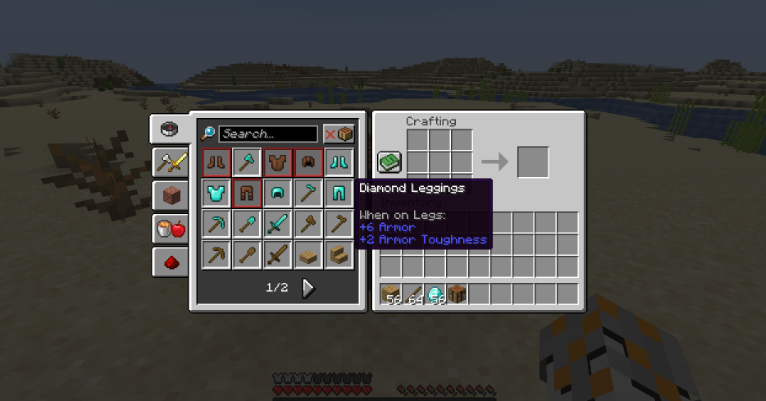Choose the diamond helmet recipe
The width and height of the screenshot is (766, 401).
(x=277, y=192)
